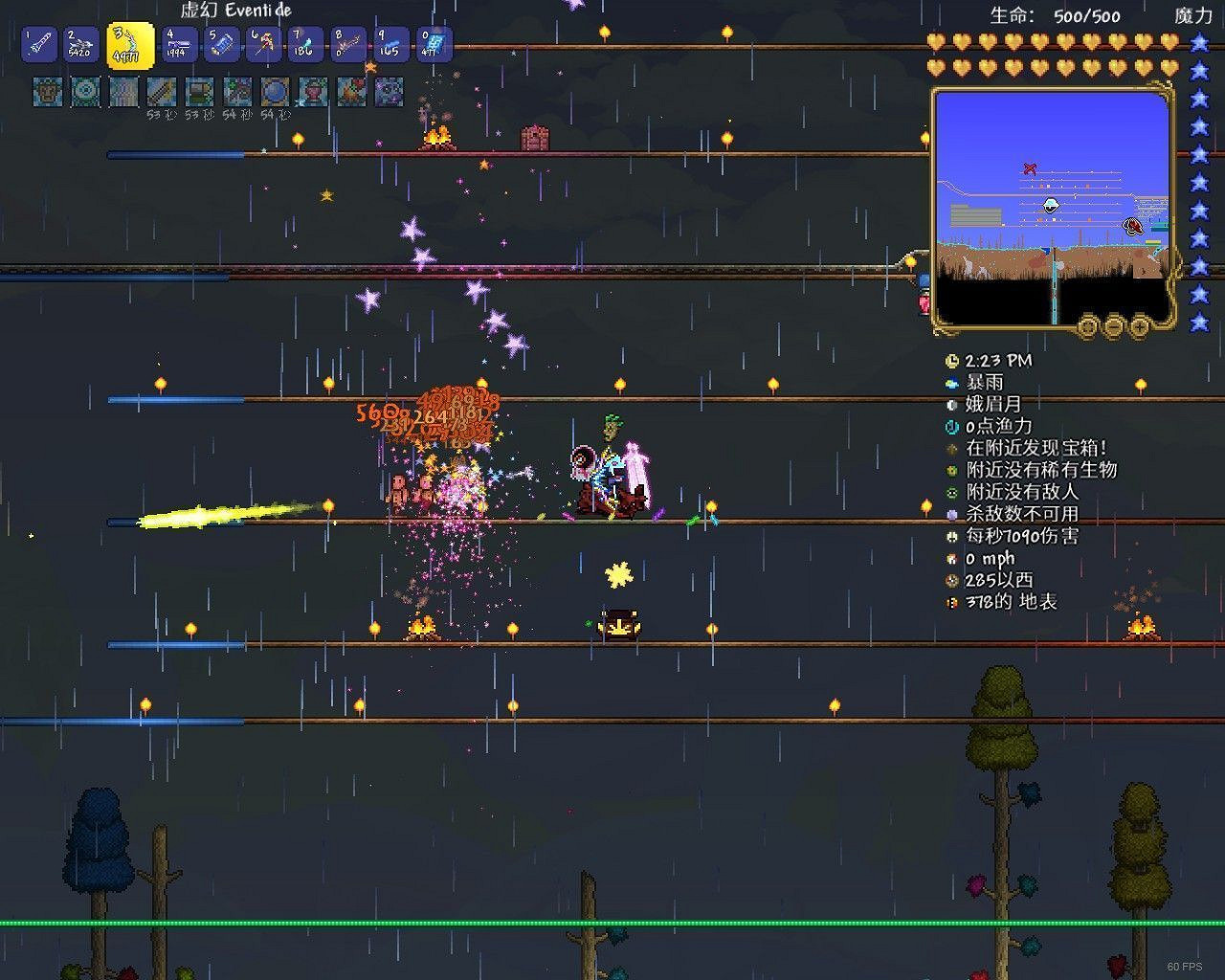
Task: Click the minimap reset position button
Action: 1086,326
